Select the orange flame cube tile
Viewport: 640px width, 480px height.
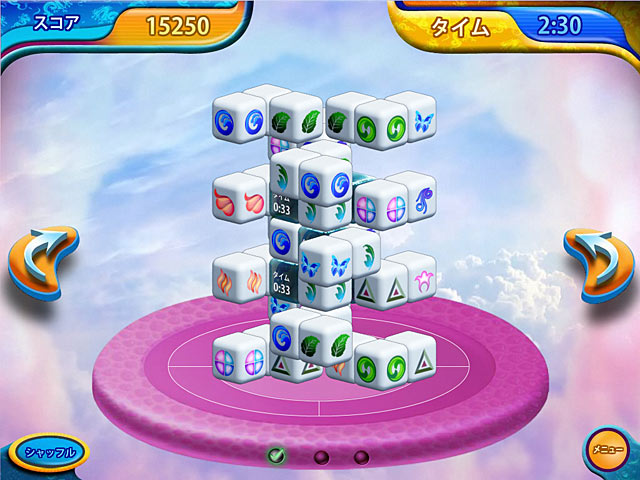point(226,282)
